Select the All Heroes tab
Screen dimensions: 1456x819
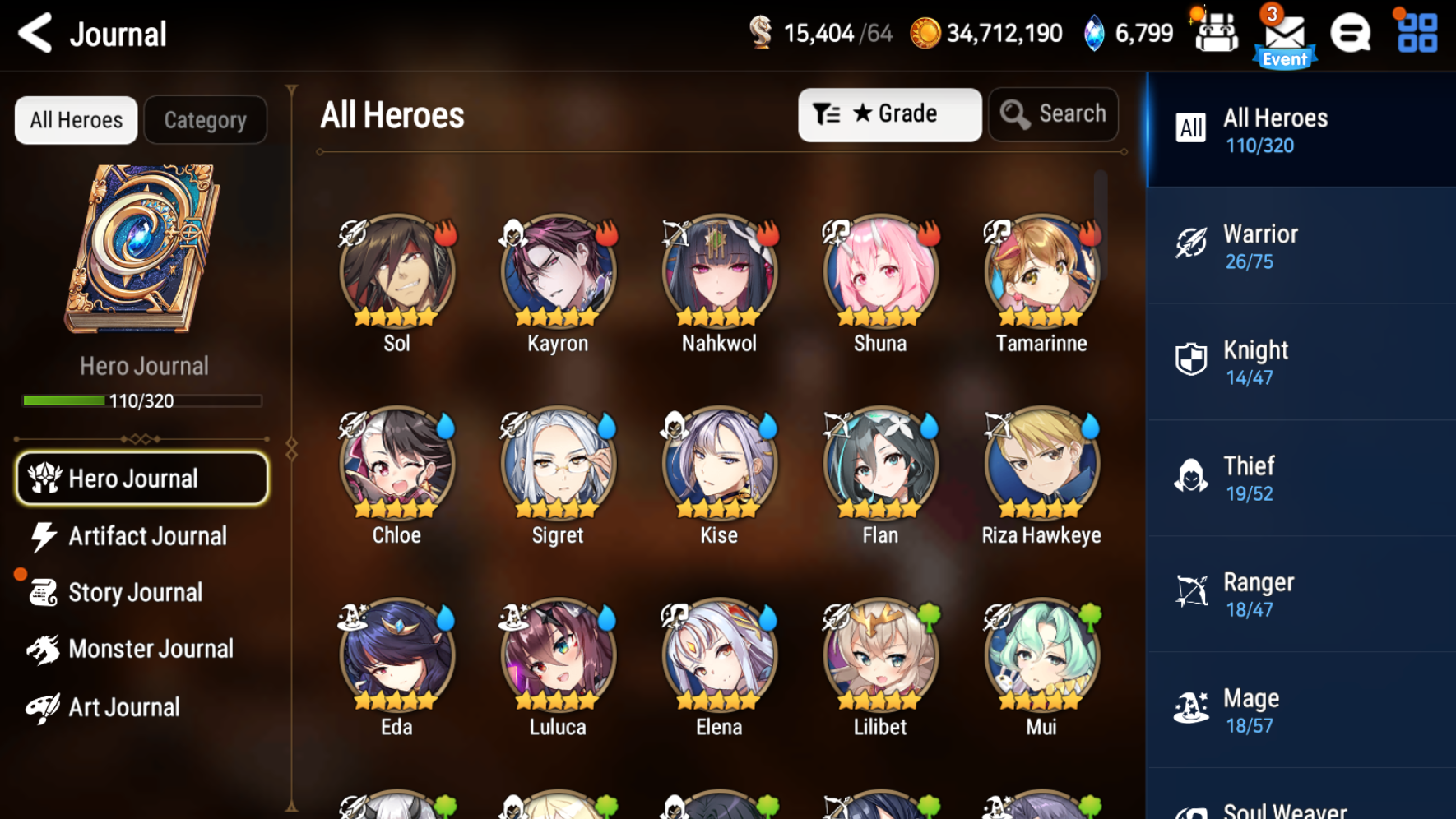pos(76,120)
